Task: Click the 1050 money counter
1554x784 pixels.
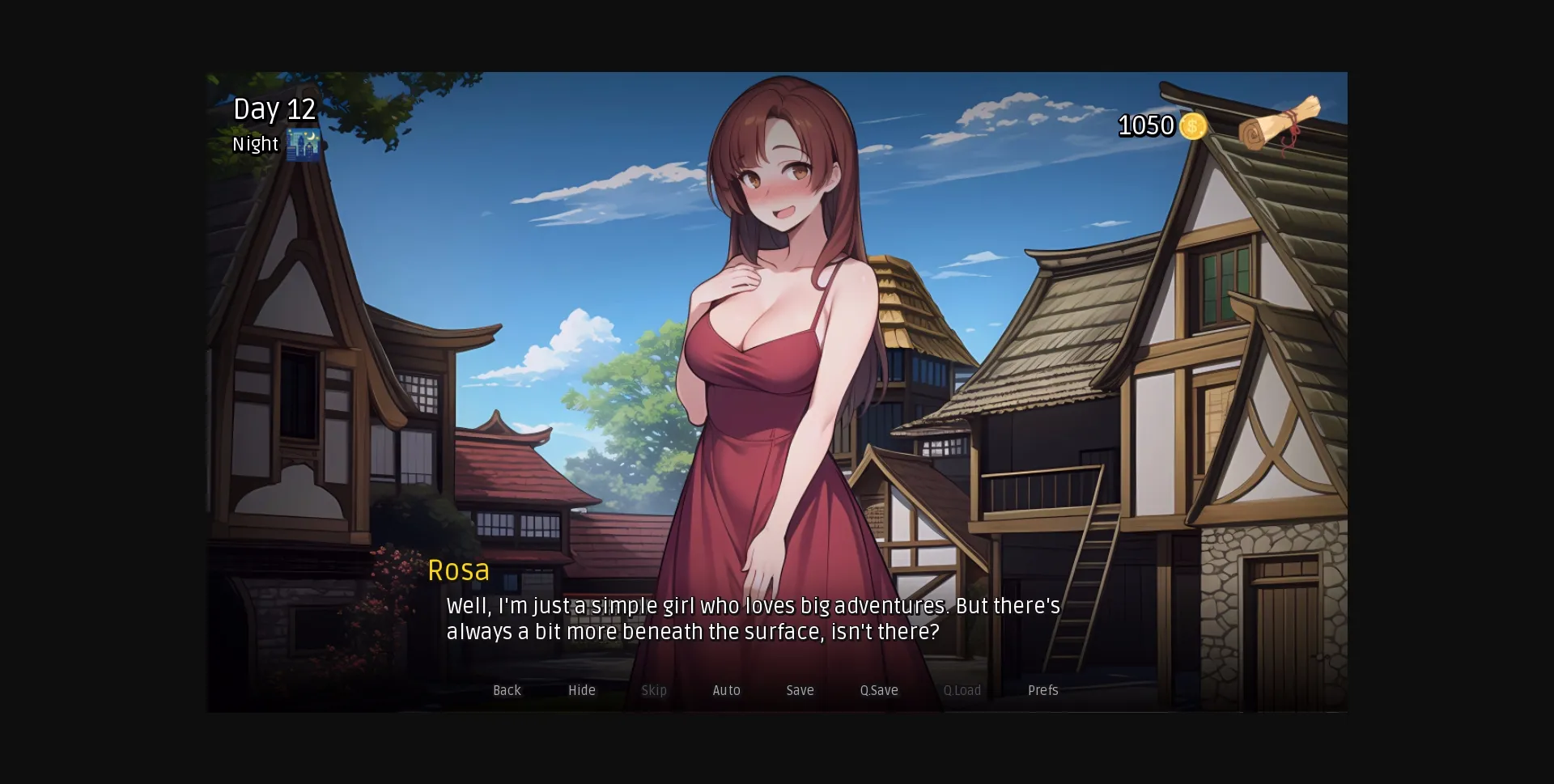Action: coord(1146,126)
